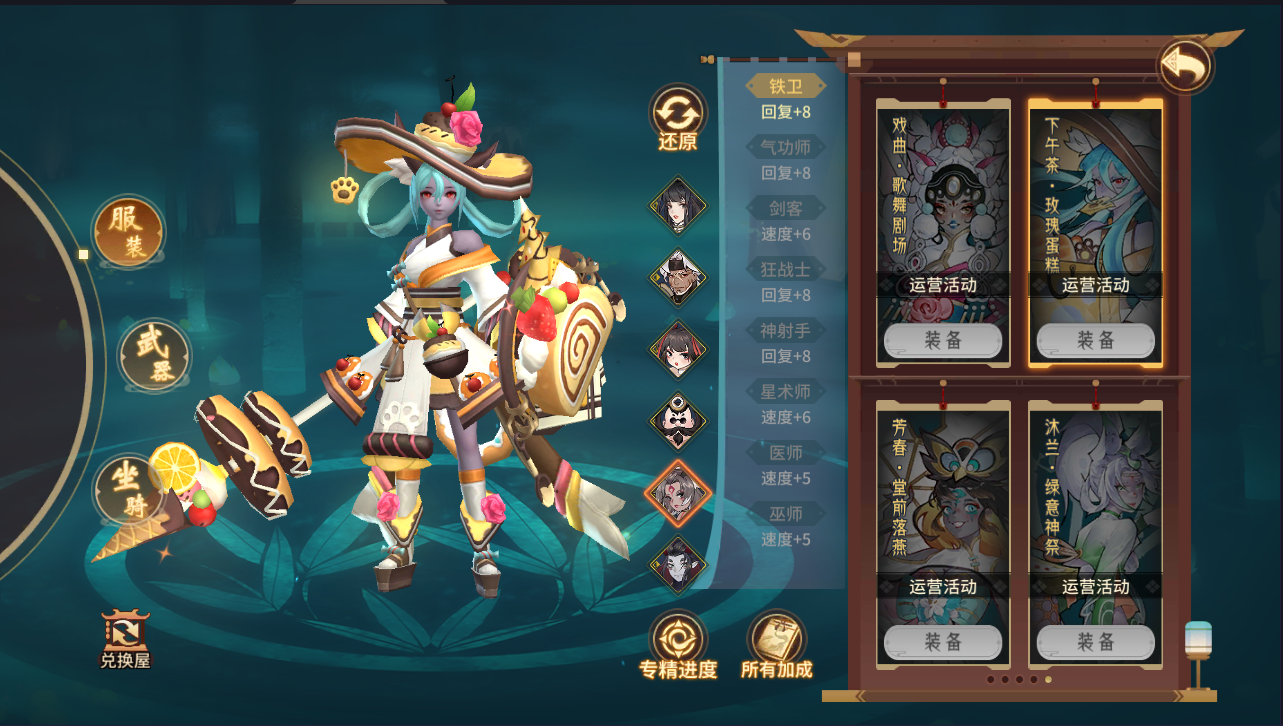Equip the 下午茶·玫瑰蛋糕 costume

point(1094,340)
